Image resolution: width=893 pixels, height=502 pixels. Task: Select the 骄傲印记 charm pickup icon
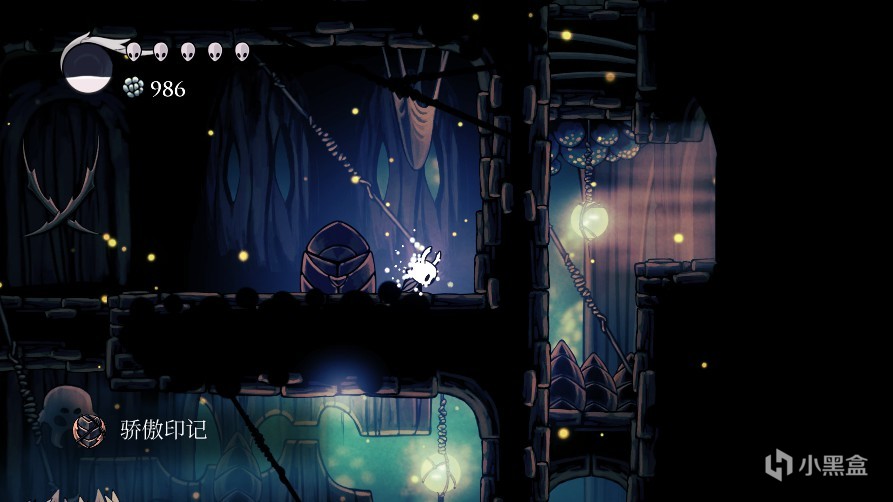(x=89, y=430)
